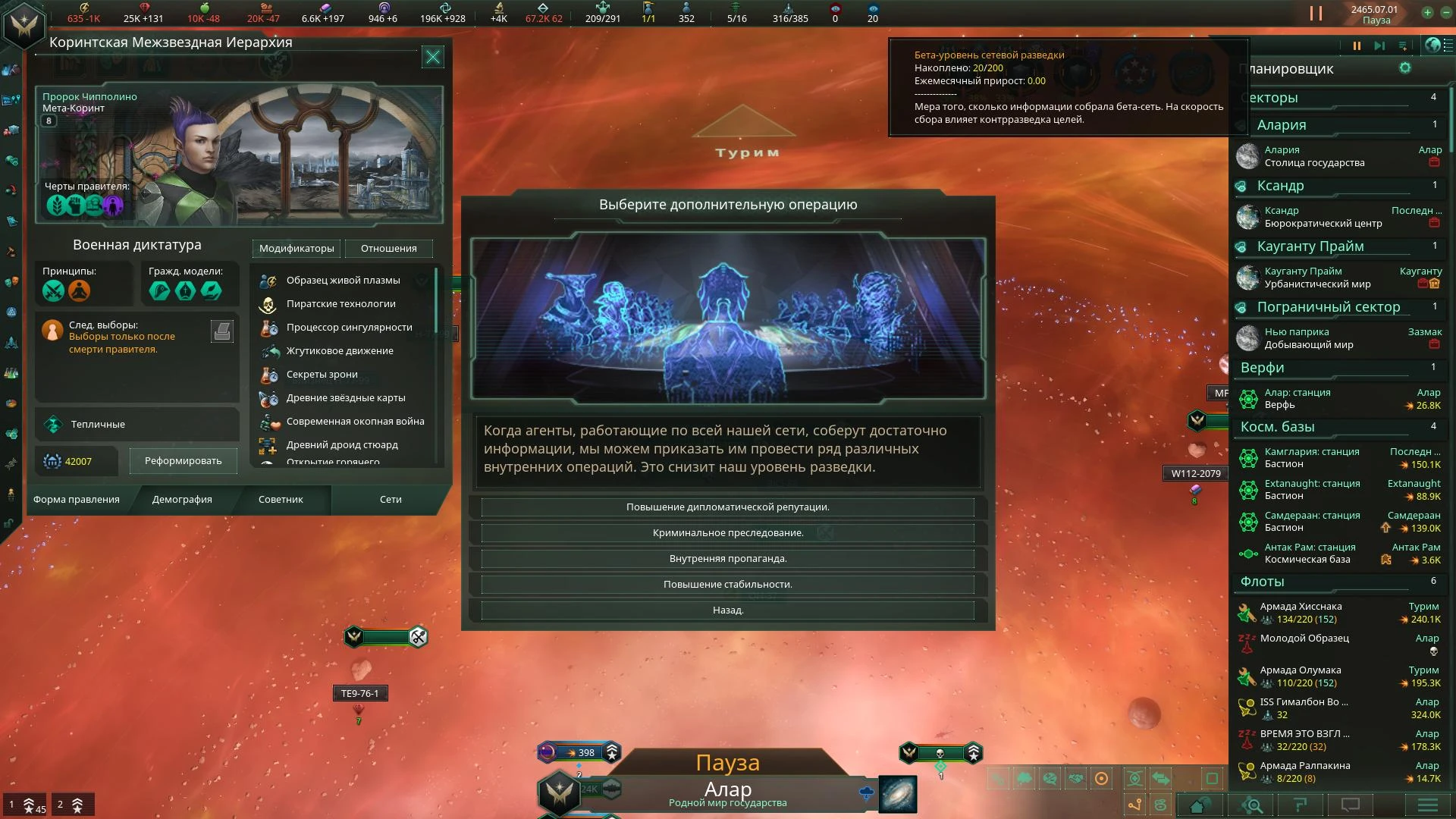Screen dimensions: 1456x819
Task: Open the Отношения tab
Action: point(388,249)
